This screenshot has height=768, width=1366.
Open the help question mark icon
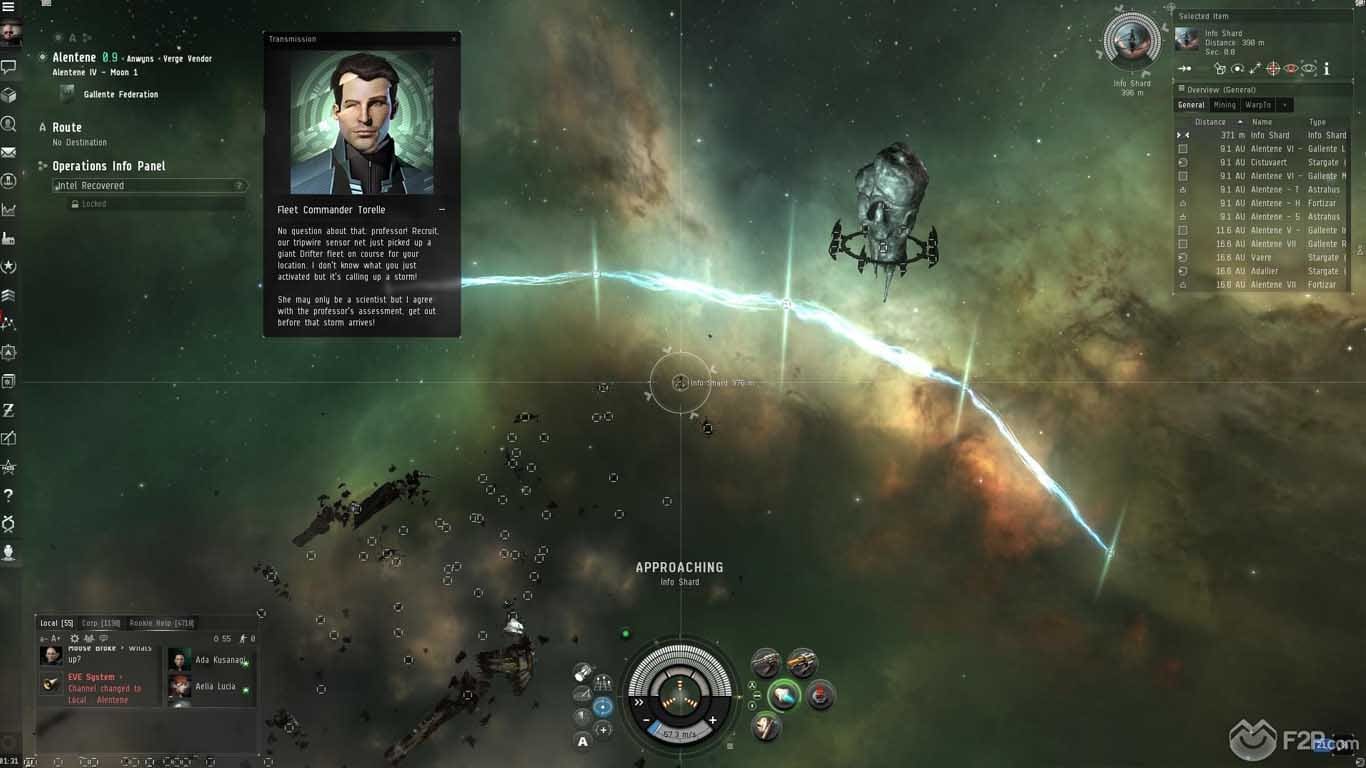point(9,495)
